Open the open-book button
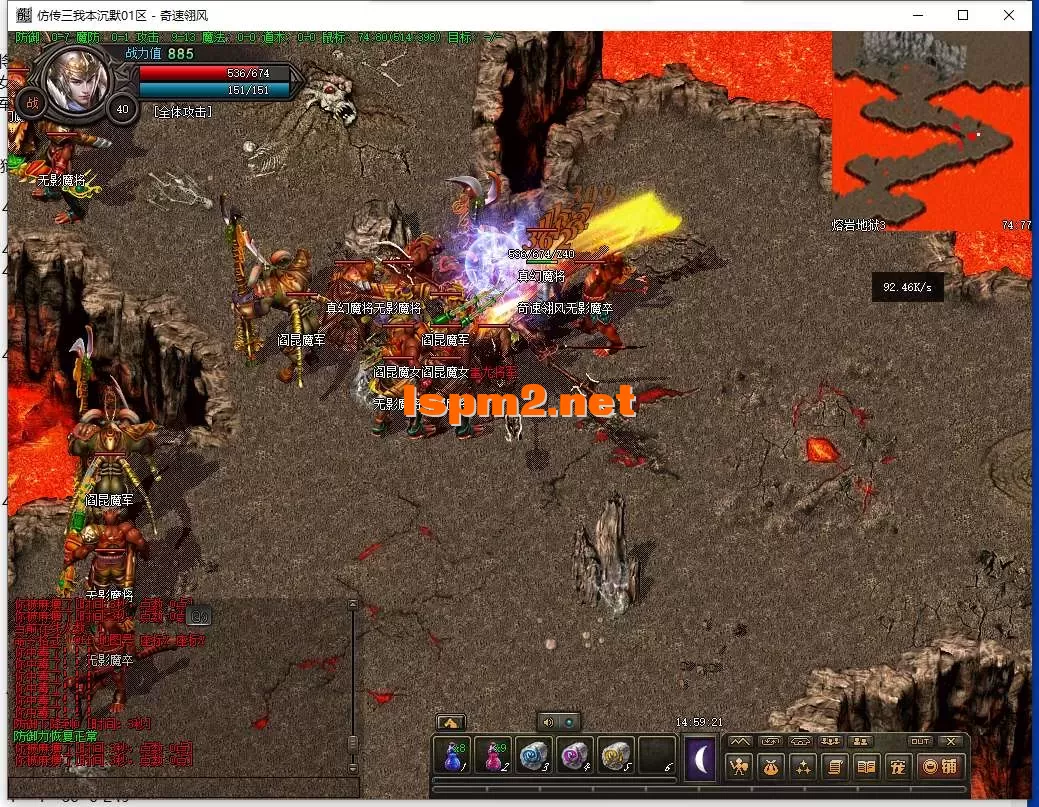Image resolution: width=1039 pixels, height=807 pixels. (866, 767)
